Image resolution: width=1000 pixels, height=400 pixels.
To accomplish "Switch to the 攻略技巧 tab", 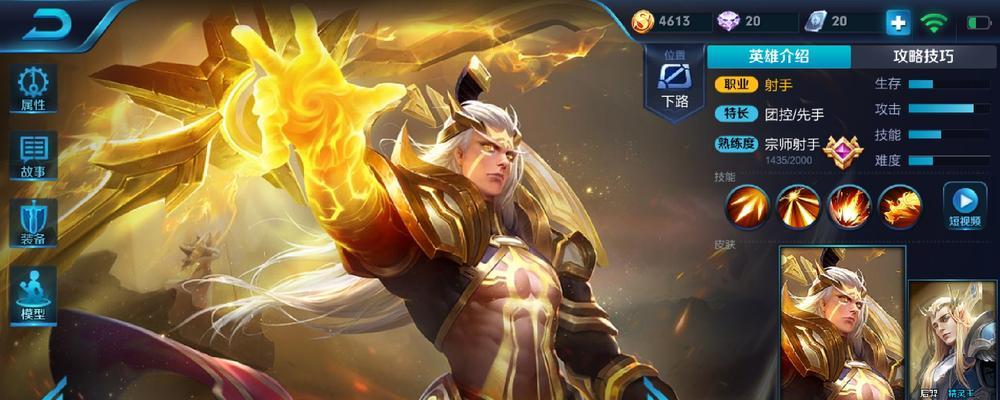I will [922, 57].
